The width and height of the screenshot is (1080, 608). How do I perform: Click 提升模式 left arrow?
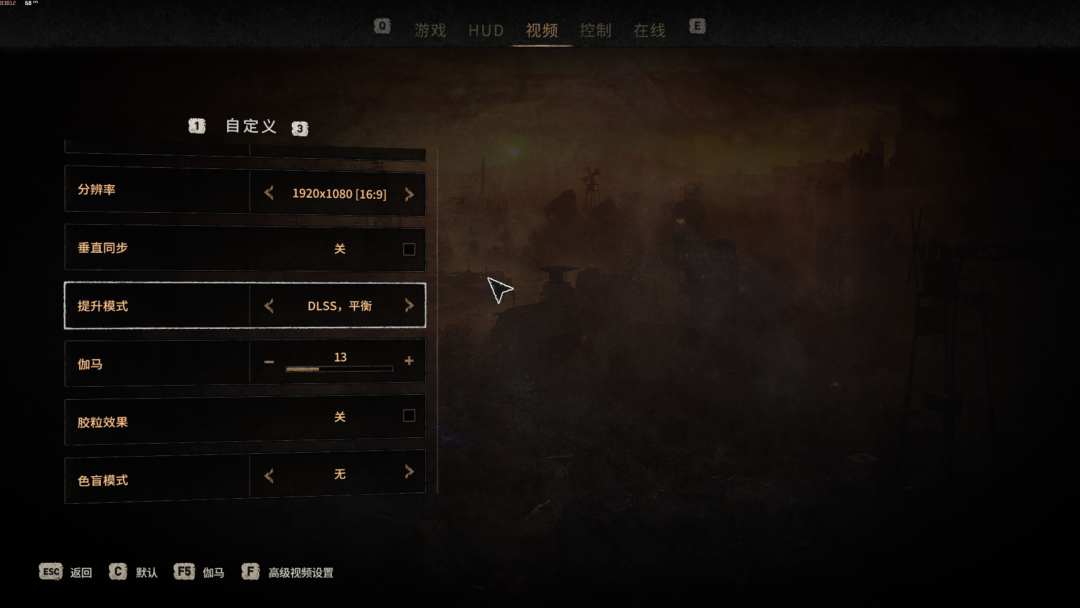[269, 306]
